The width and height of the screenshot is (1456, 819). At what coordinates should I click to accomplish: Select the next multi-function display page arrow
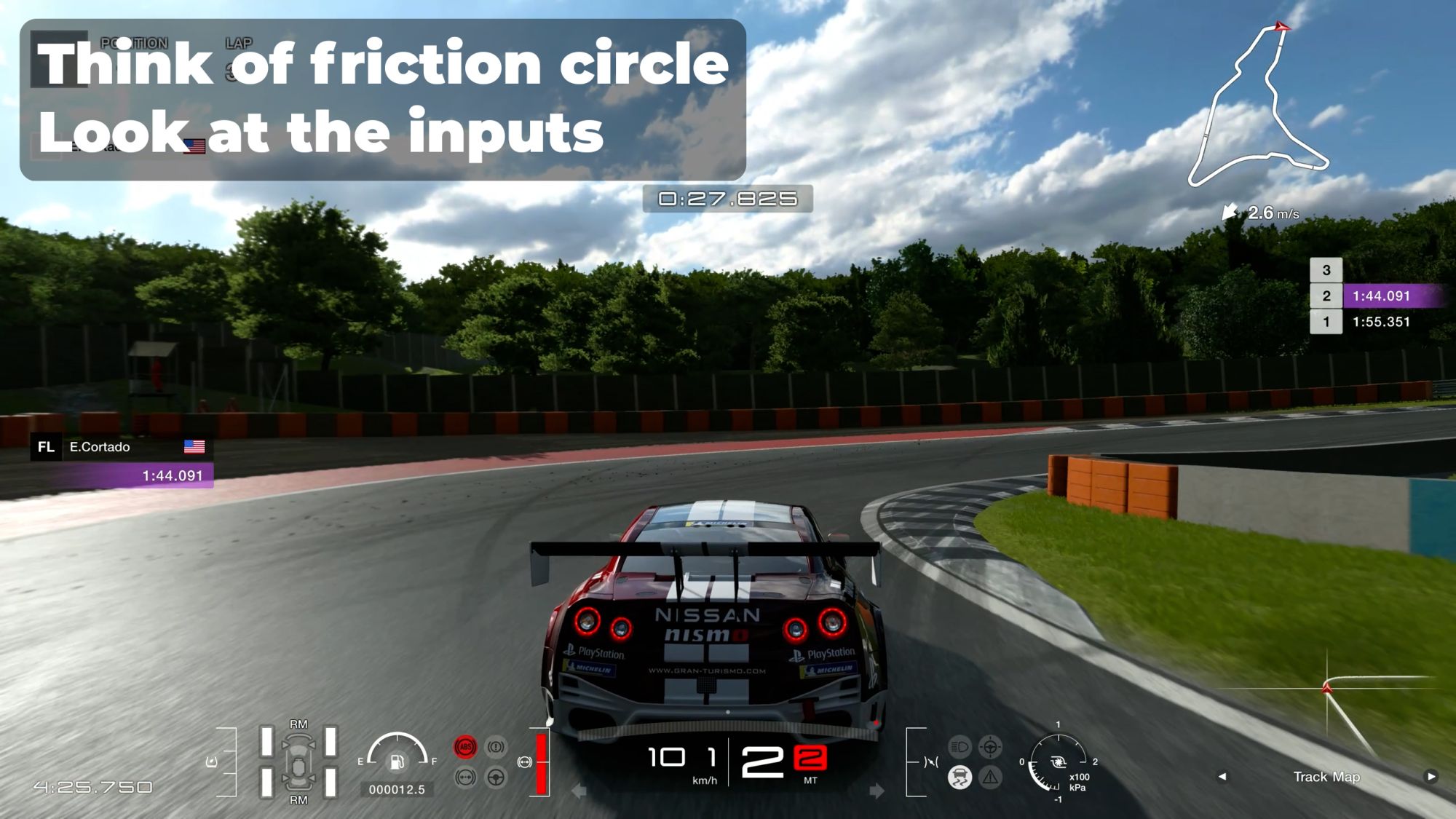tap(1431, 776)
